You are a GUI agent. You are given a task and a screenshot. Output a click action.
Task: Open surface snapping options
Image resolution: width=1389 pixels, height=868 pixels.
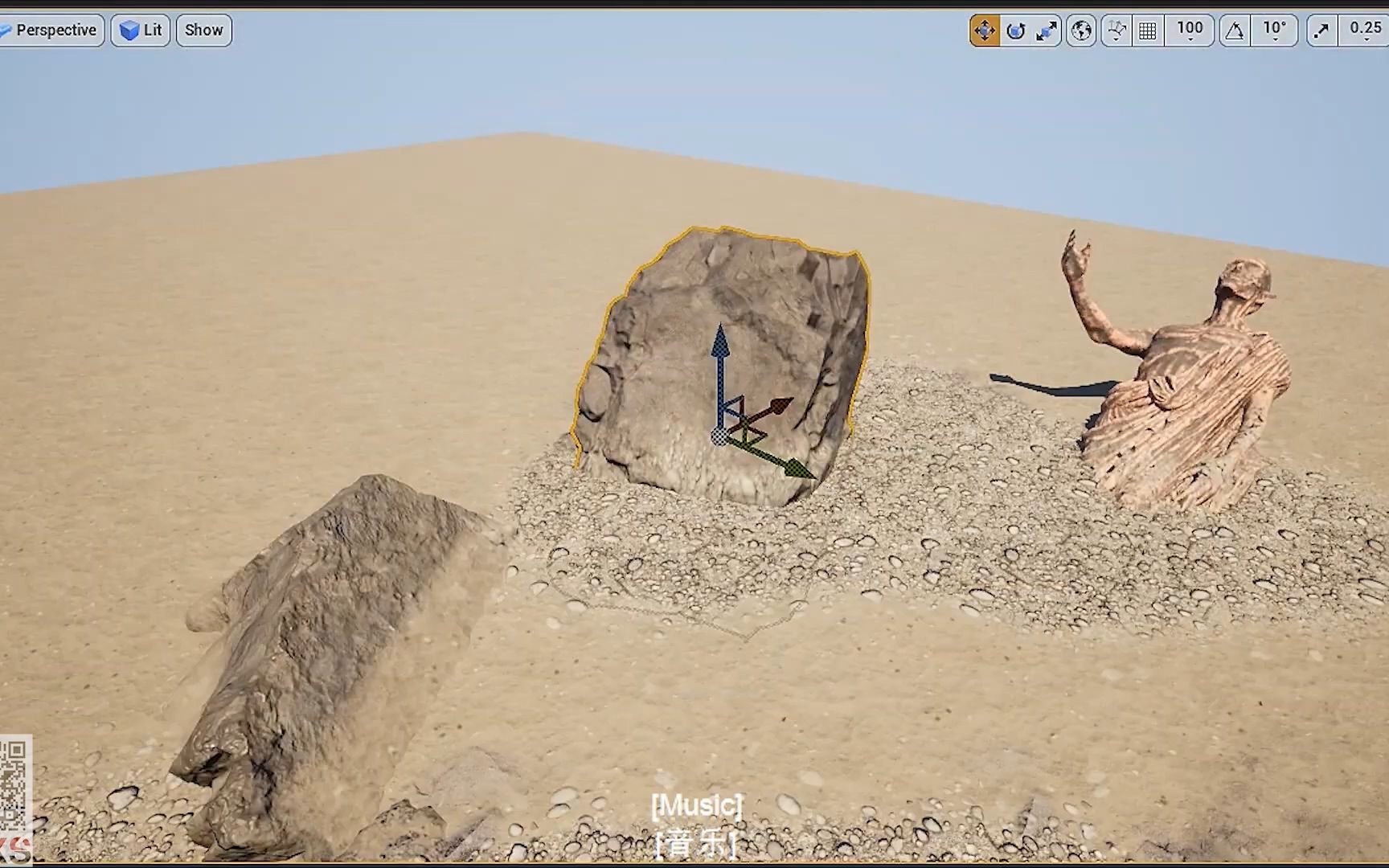1116,30
